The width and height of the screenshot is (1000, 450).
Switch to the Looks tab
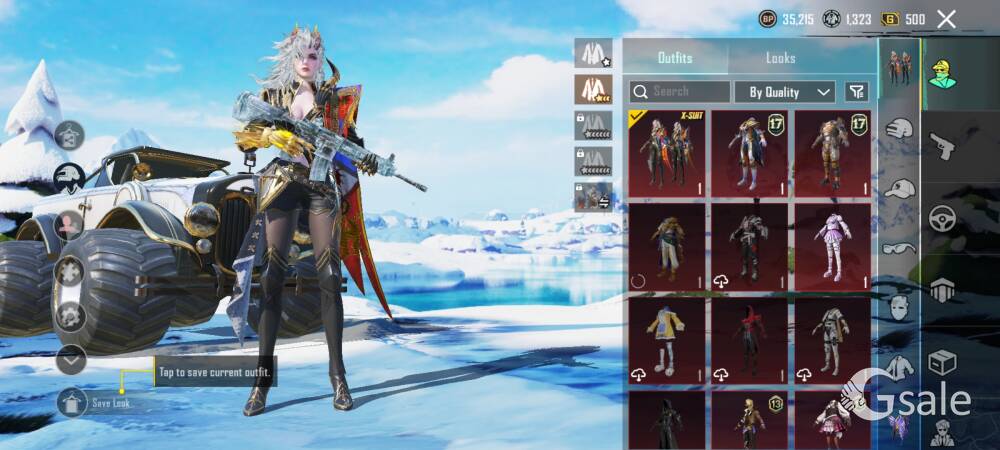click(x=781, y=58)
